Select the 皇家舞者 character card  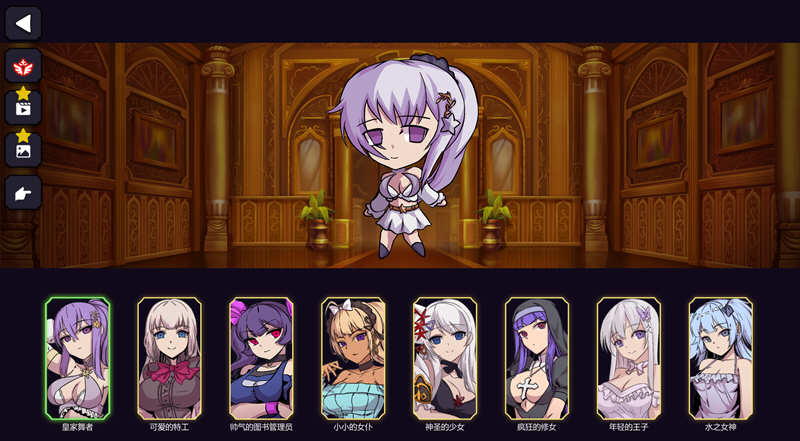pyautogui.click(x=77, y=357)
